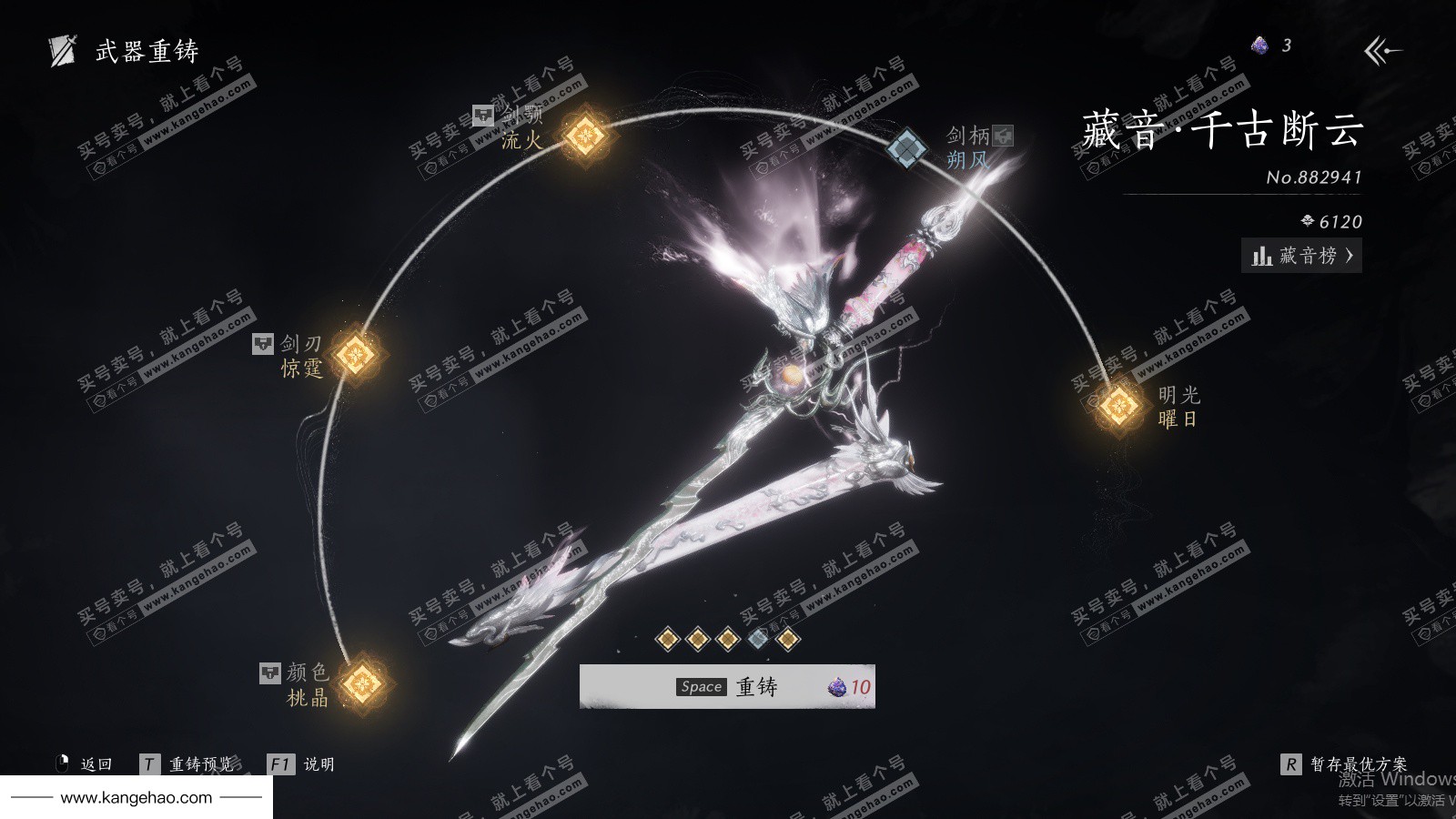Choose the 颜色 桃晶 color node

[x=362, y=682]
